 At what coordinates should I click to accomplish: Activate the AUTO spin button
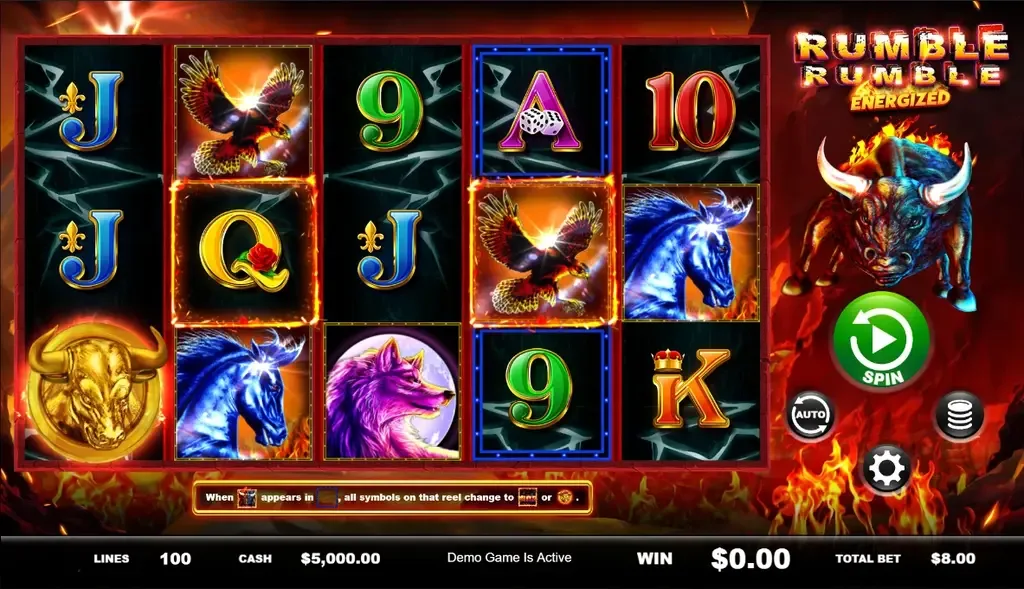point(810,415)
